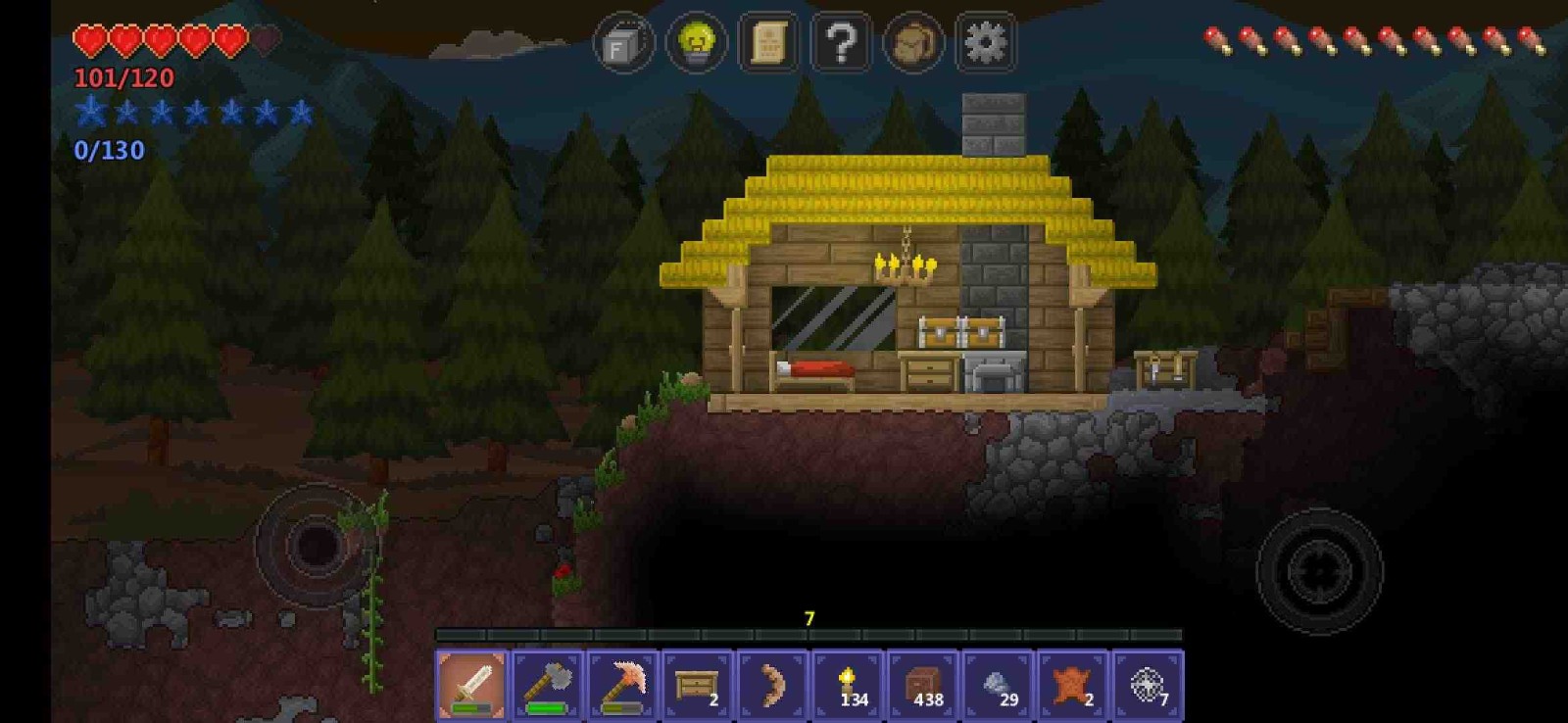1568x723 pixels.
Task: Select the torch stack of 134
Action: tap(848, 685)
